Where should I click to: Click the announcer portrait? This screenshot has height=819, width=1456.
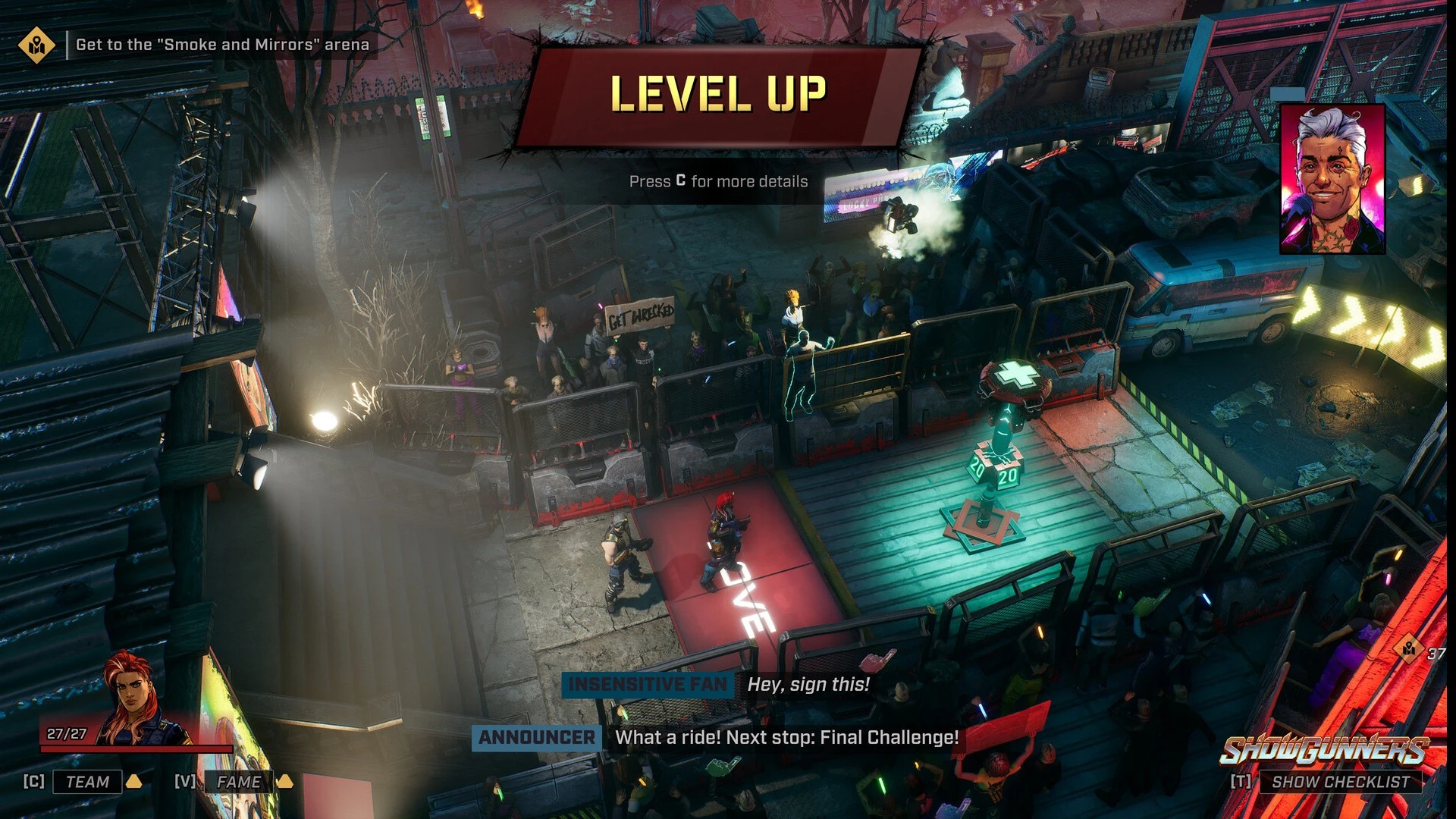(x=1332, y=180)
